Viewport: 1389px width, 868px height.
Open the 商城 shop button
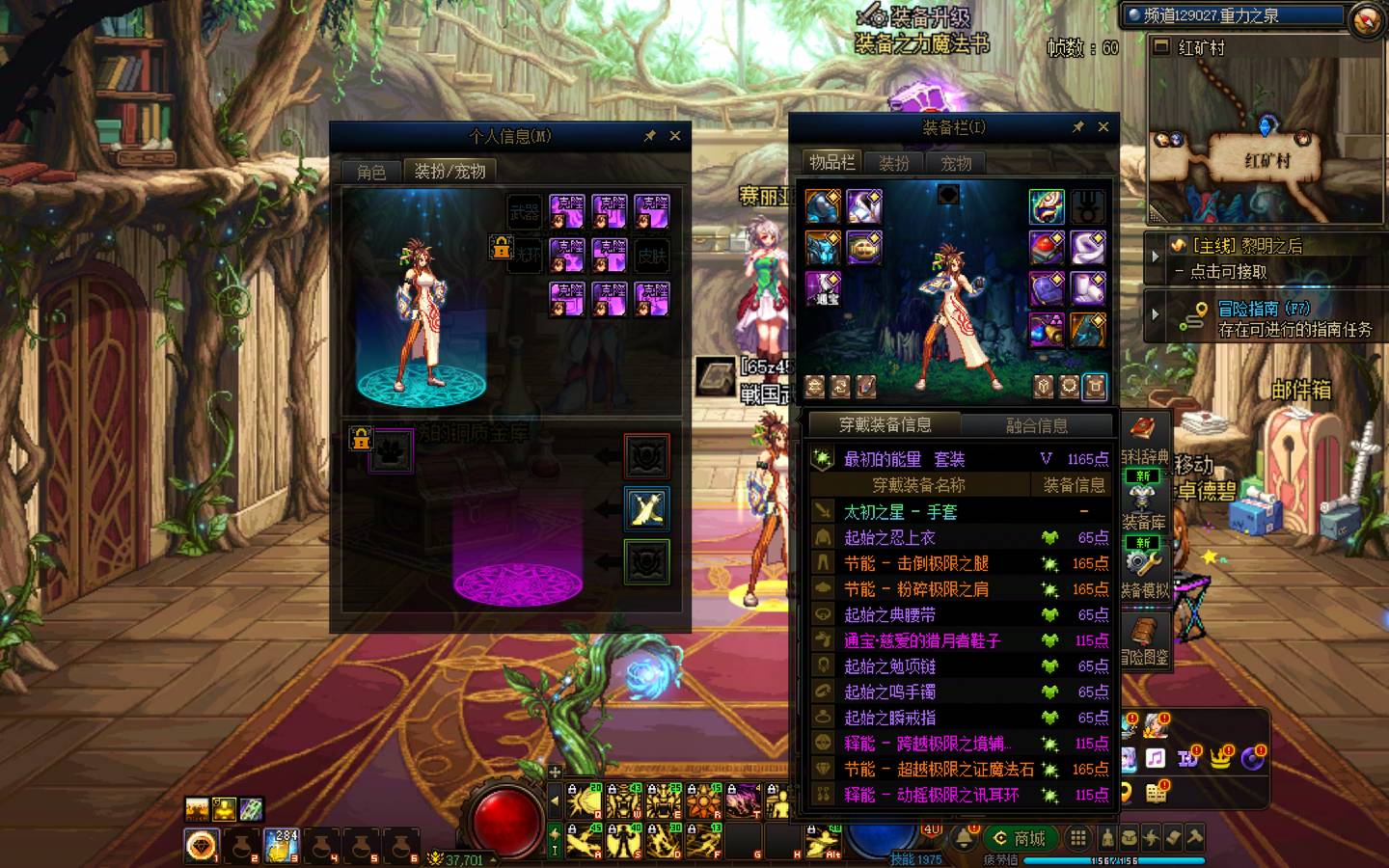click(1021, 838)
